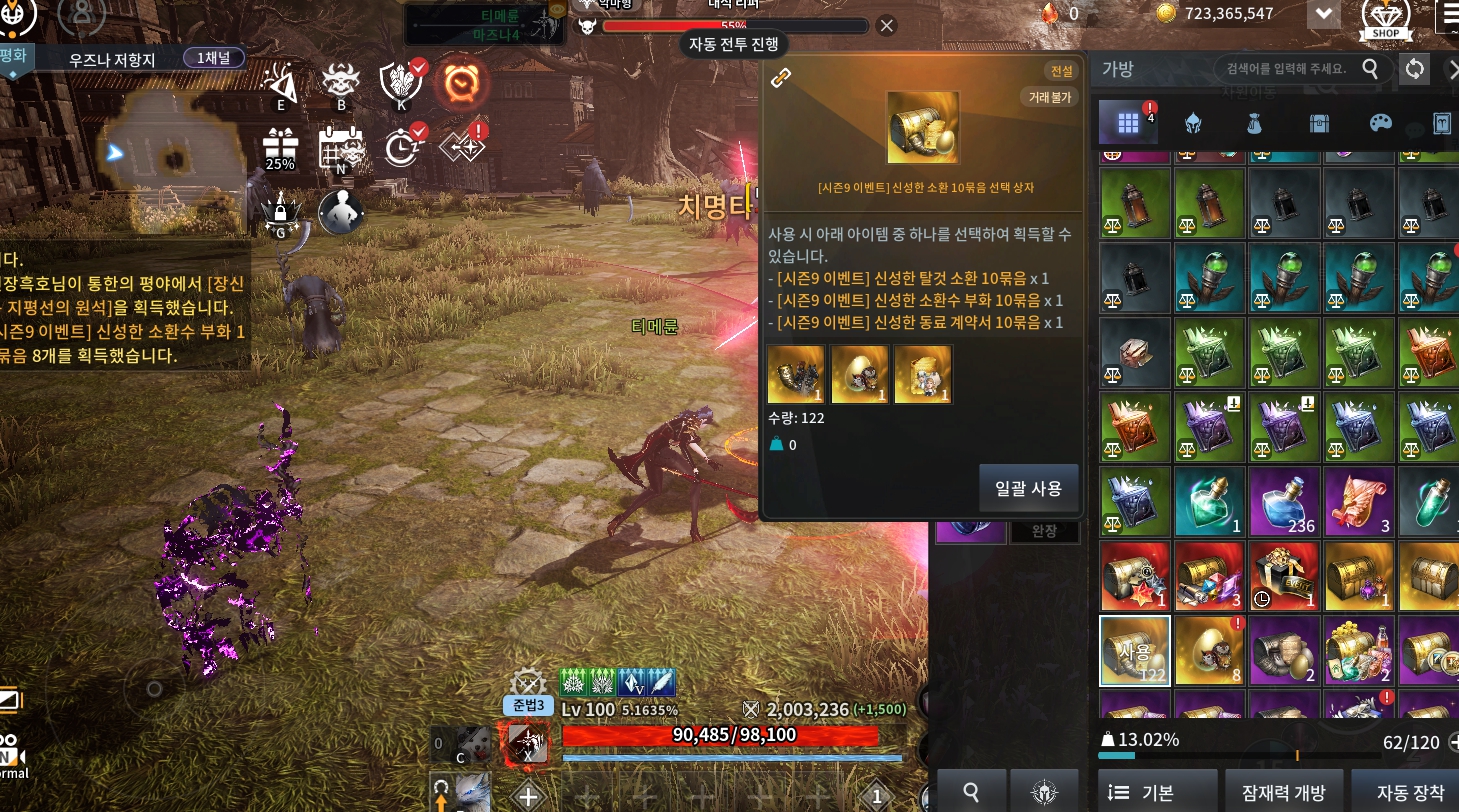
Task: Refresh the bag with the circular-arrows button
Action: pos(1414,68)
